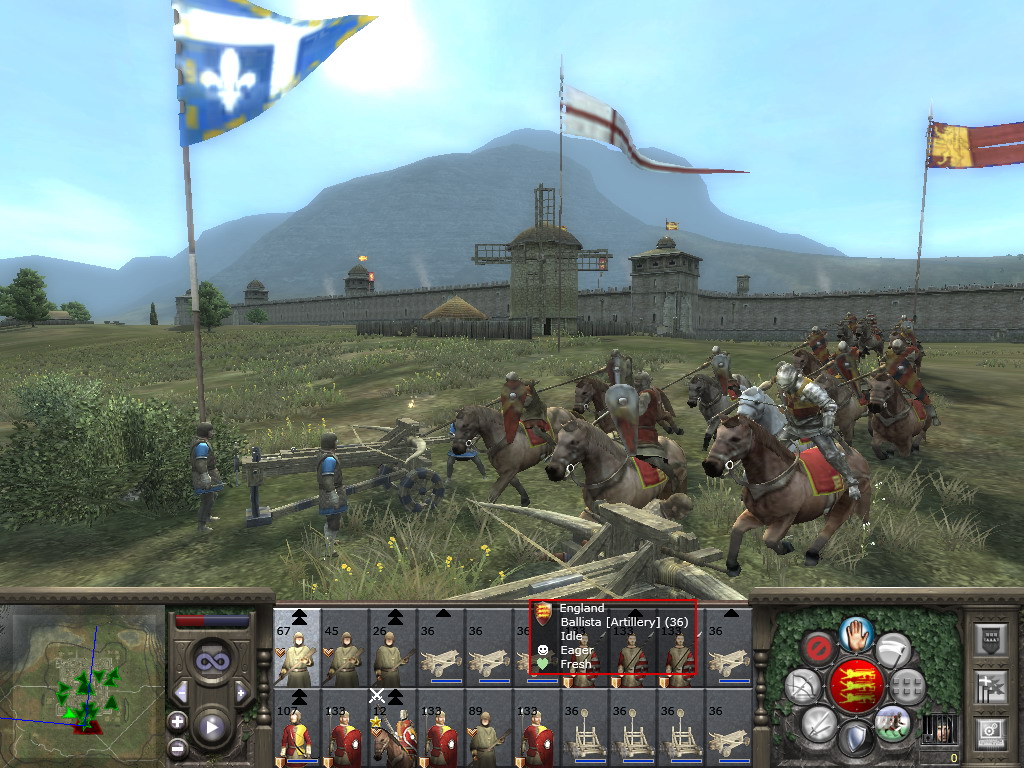Activate the halt order hand icon

[857, 632]
